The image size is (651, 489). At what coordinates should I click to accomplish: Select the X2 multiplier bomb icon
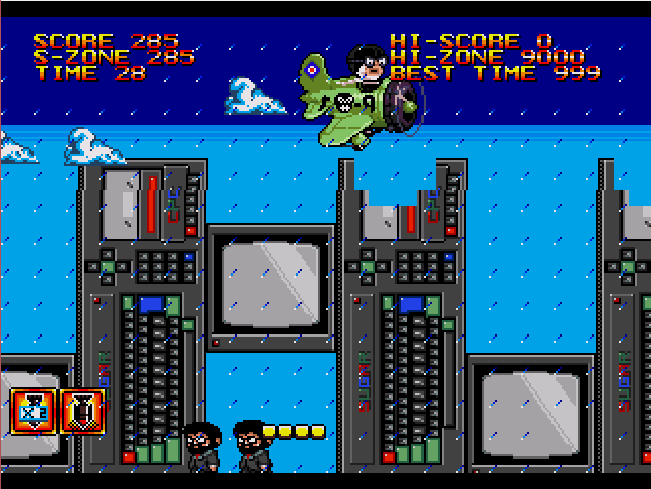31,411
